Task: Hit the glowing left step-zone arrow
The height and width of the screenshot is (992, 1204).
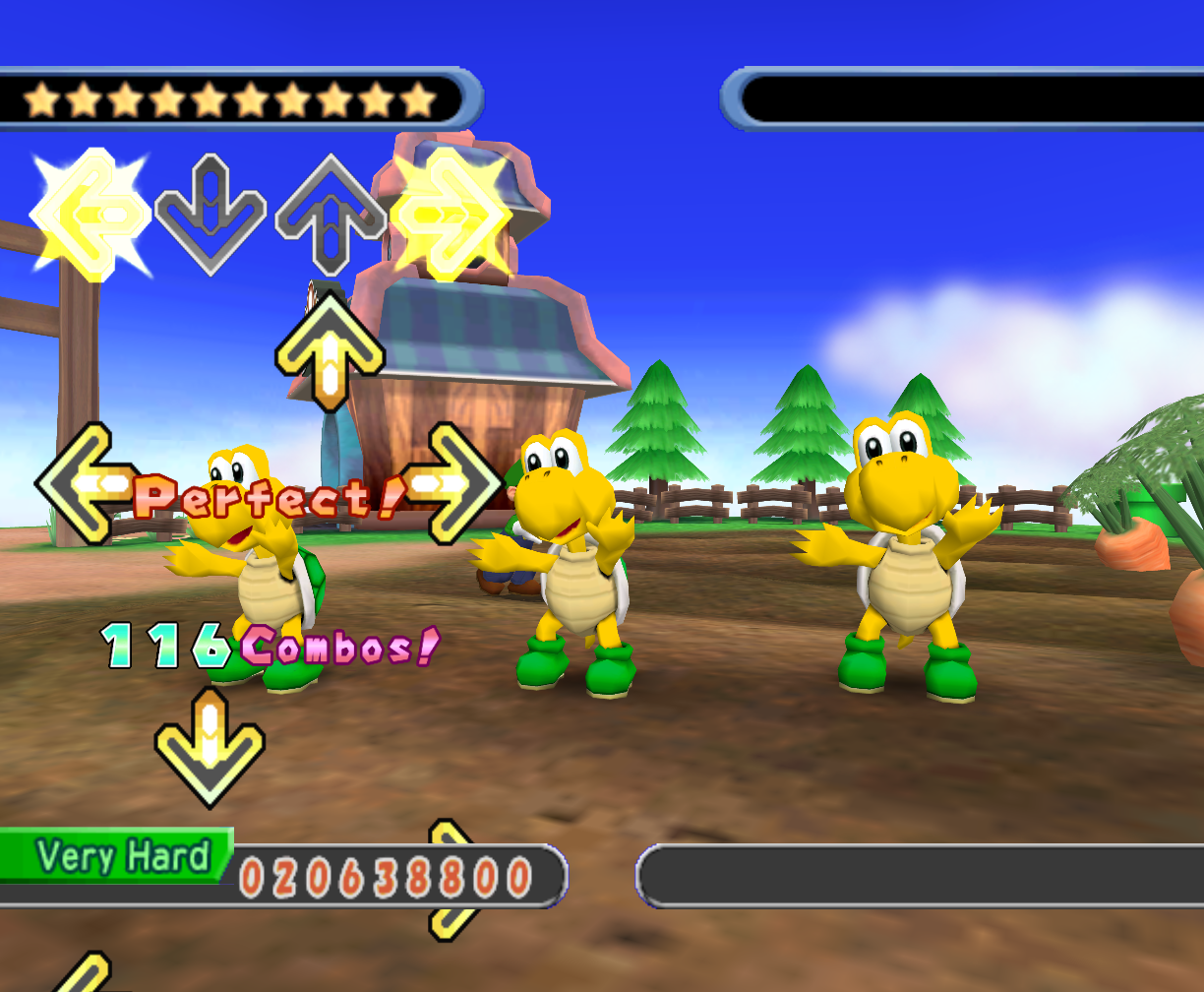Action: [x=89, y=215]
